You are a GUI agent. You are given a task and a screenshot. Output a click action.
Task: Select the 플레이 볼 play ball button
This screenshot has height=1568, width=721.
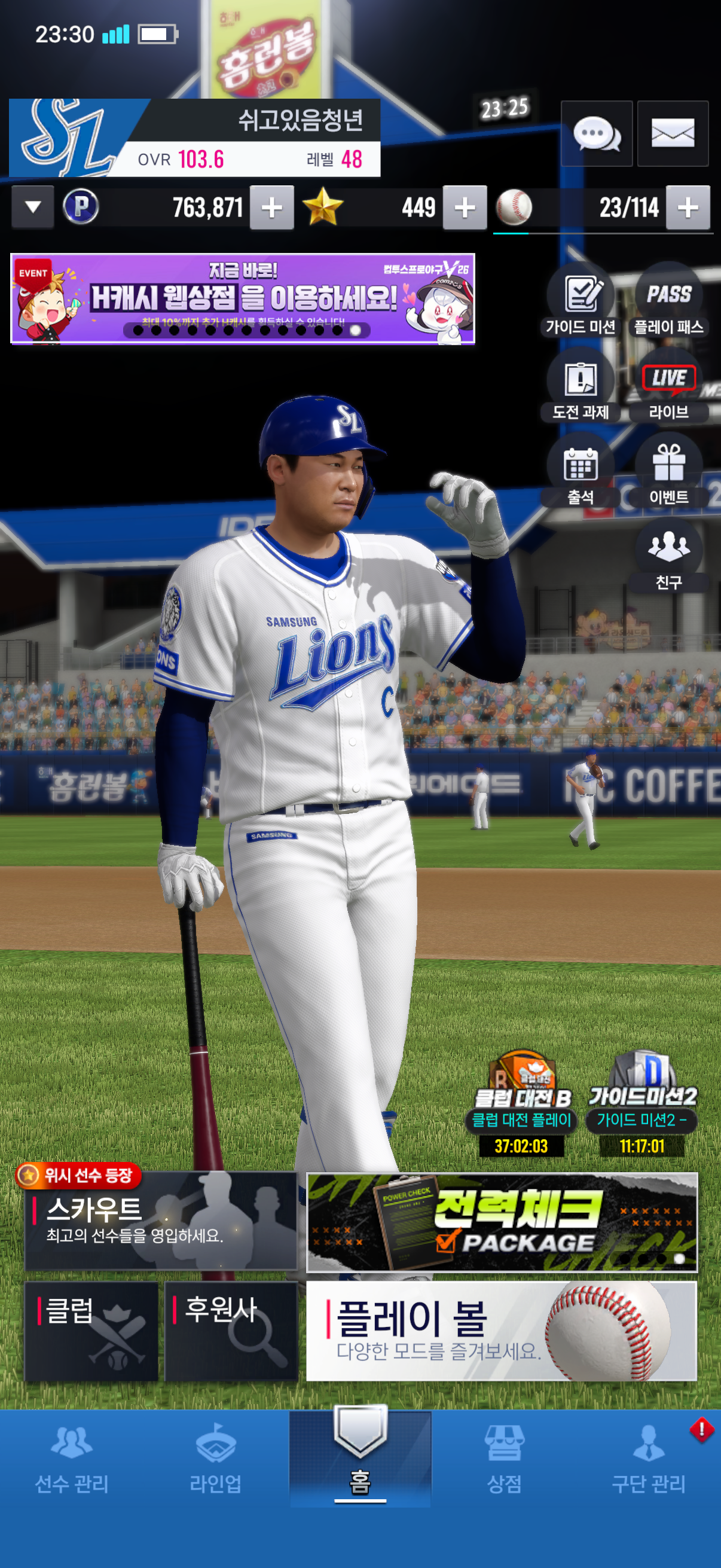[502, 1331]
